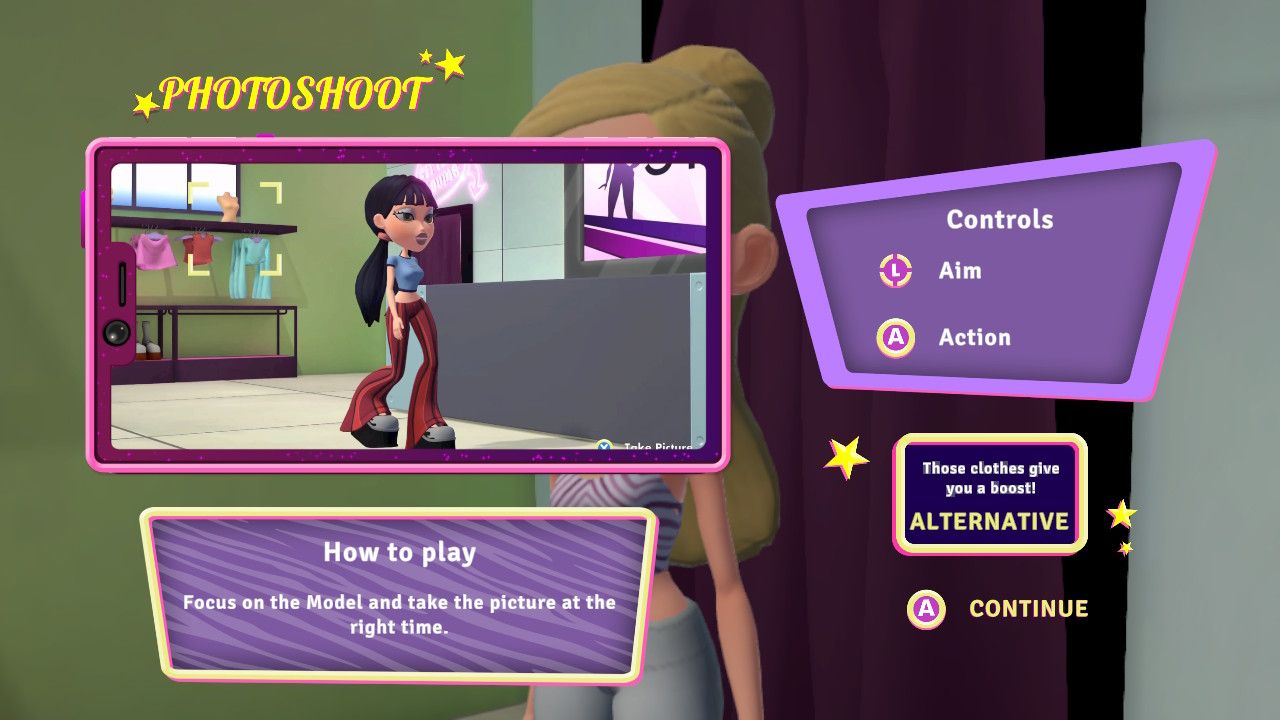Select the ALTERNATIVE clothes boost badge
This screenshot has width=1280, height=720.
click(989, 495)
